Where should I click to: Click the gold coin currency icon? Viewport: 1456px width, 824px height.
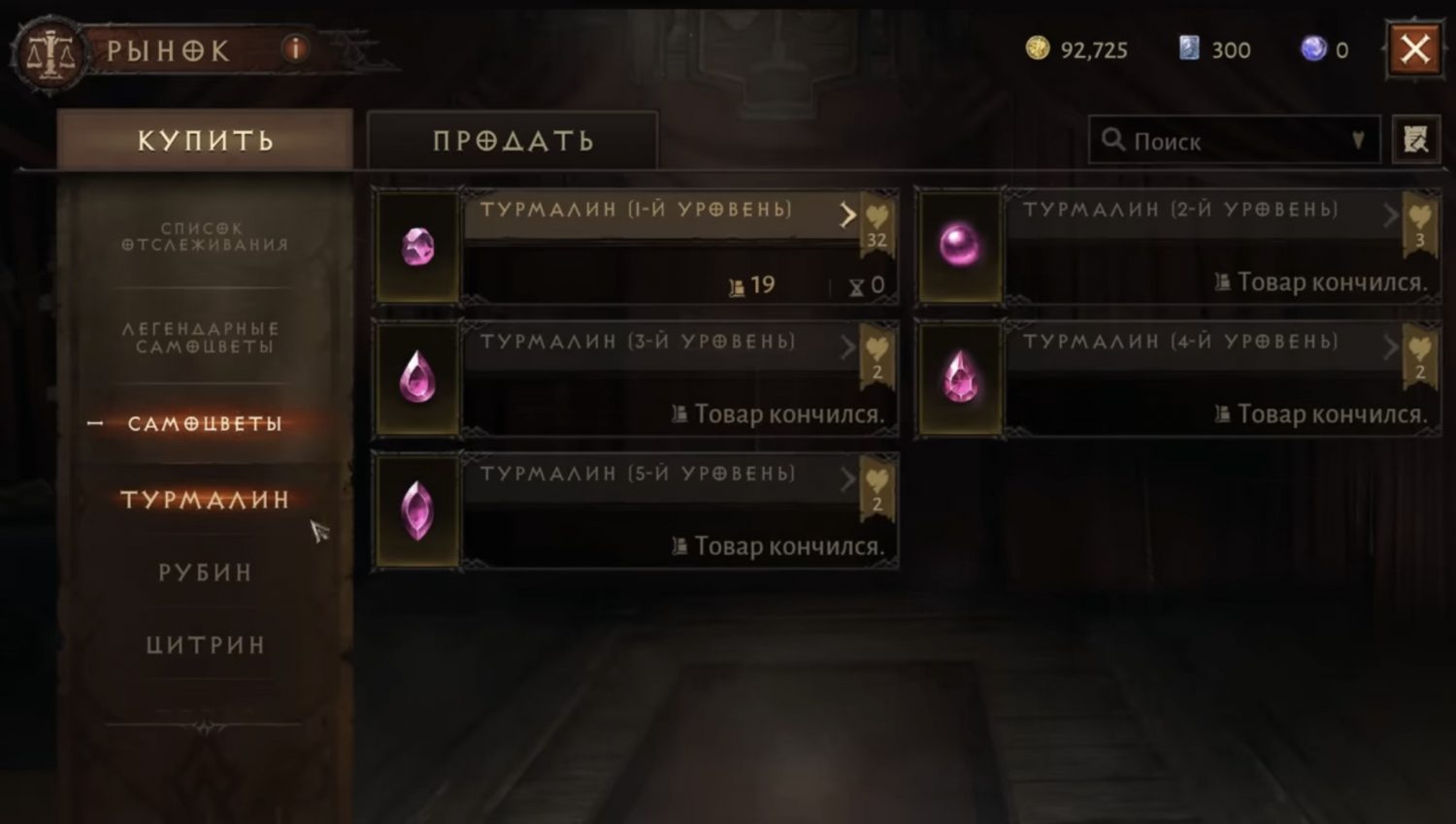[1037, 49]
